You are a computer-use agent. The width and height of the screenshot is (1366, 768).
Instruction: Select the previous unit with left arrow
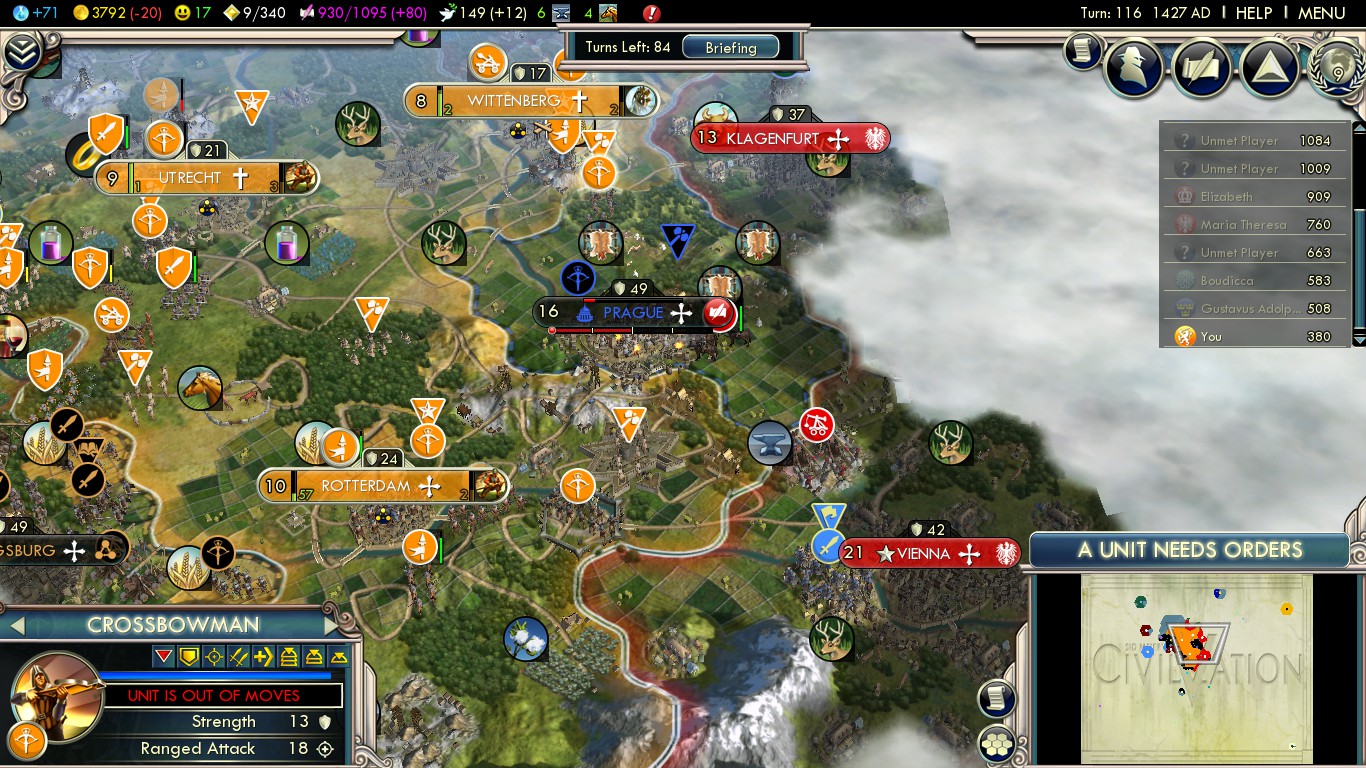point(15,626)
